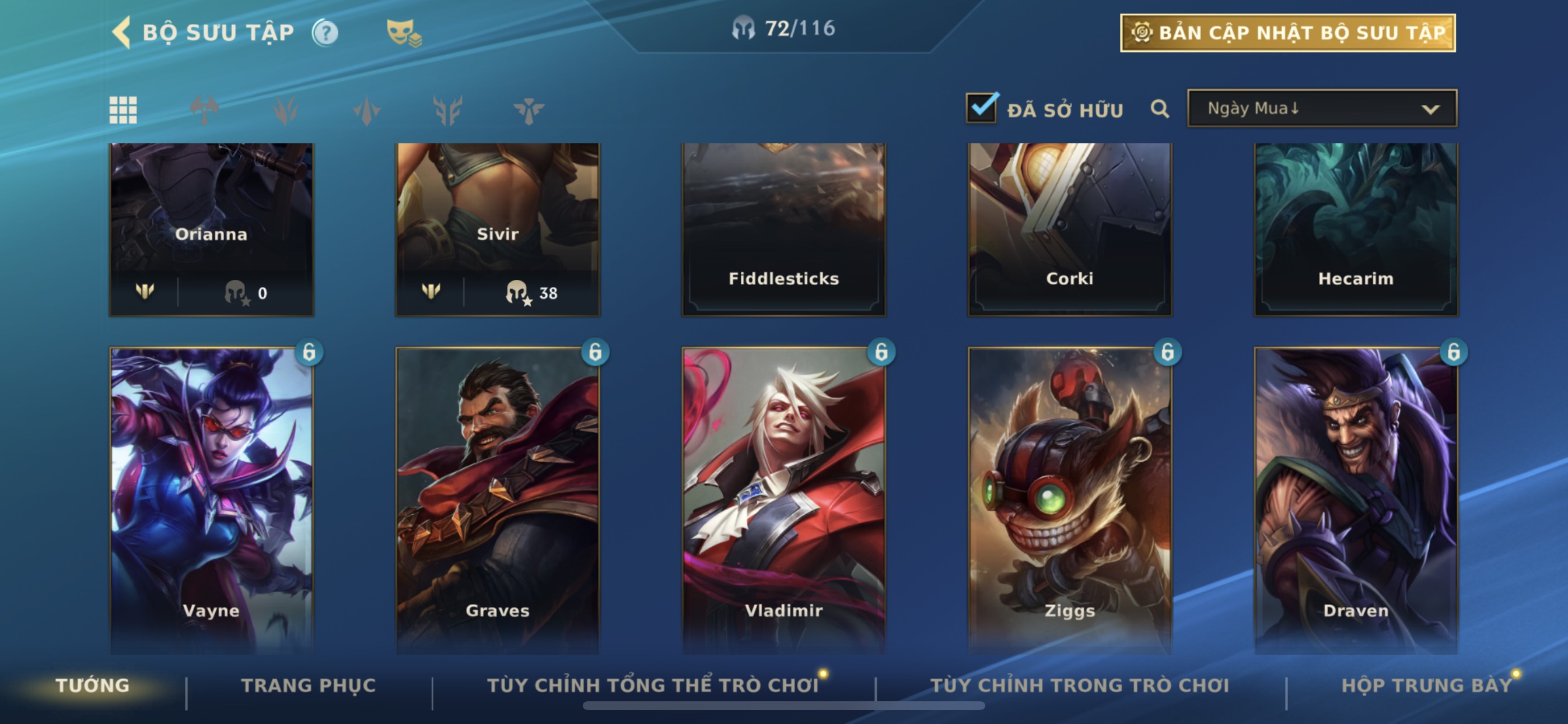Expand the Ngày Mua sort dropdown
The height and width of the screenshot is (724, 1568).
tap(1321, 109)
